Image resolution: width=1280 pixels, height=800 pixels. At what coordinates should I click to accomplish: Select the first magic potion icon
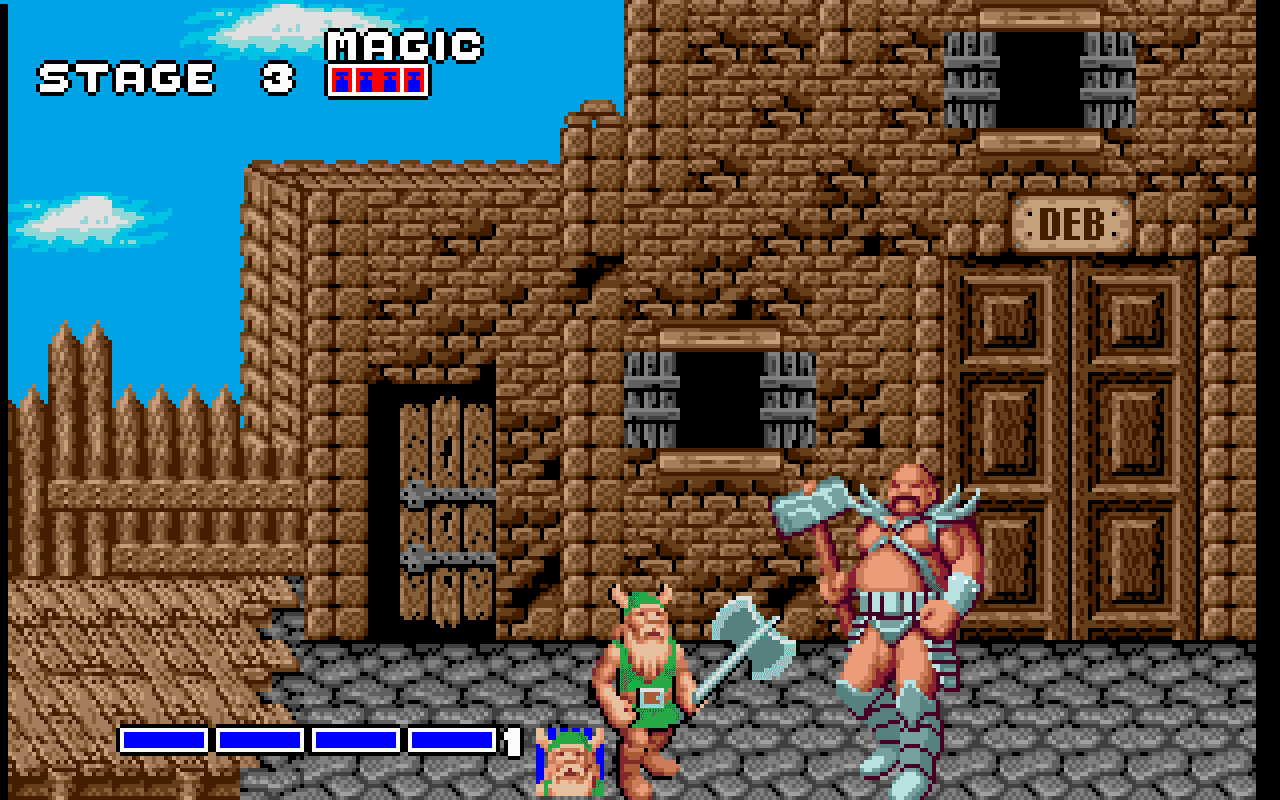click(x=341, y=79)
